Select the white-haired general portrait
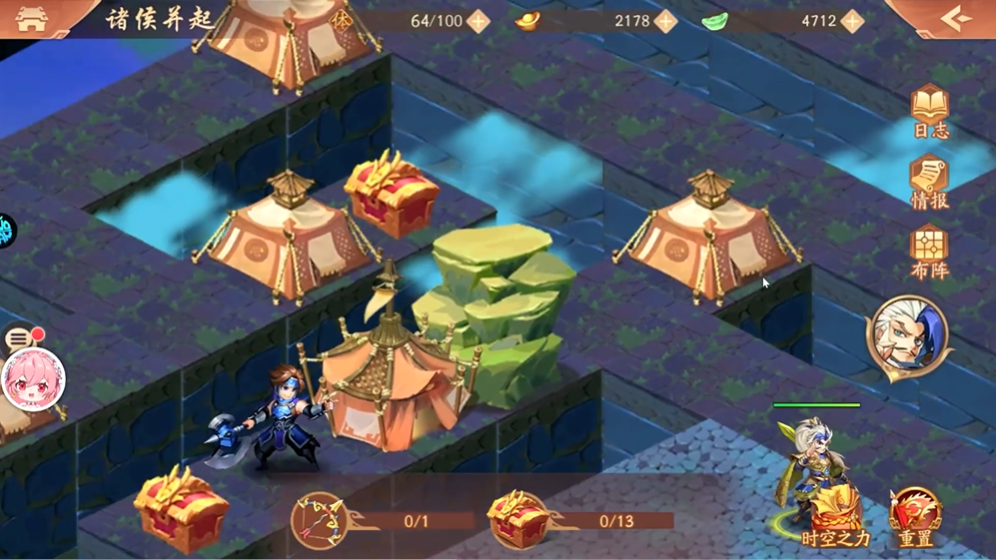Viewport: 996px width, 560px height. click(908, 337)
